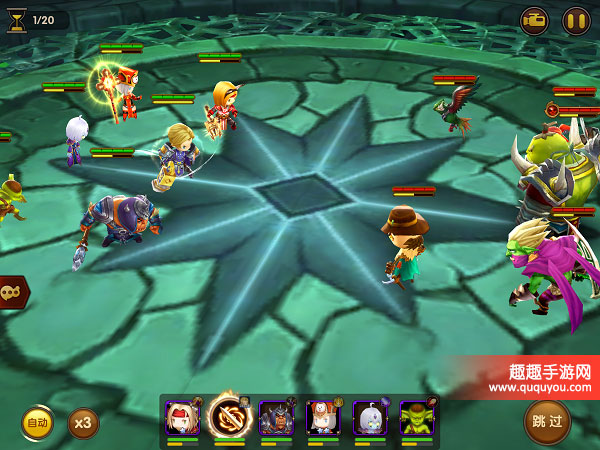Skip the battle with 跳过

click(x=547, y=422)
